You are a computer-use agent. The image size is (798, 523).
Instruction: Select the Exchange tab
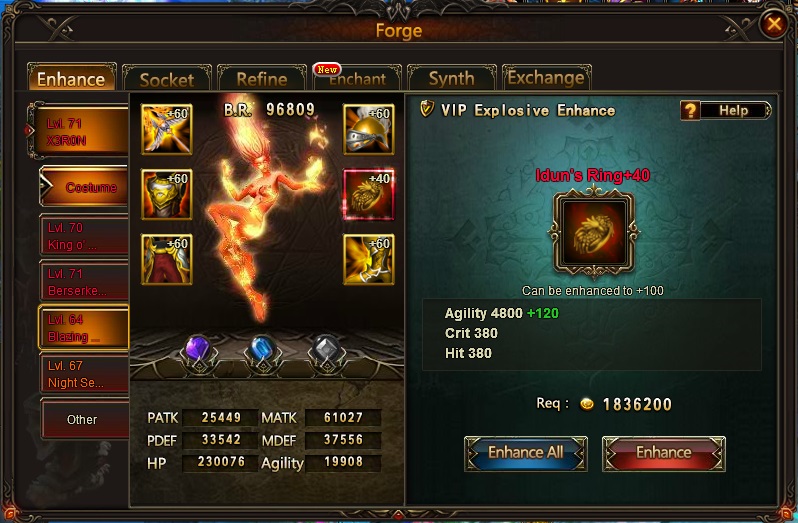(546, 78)
